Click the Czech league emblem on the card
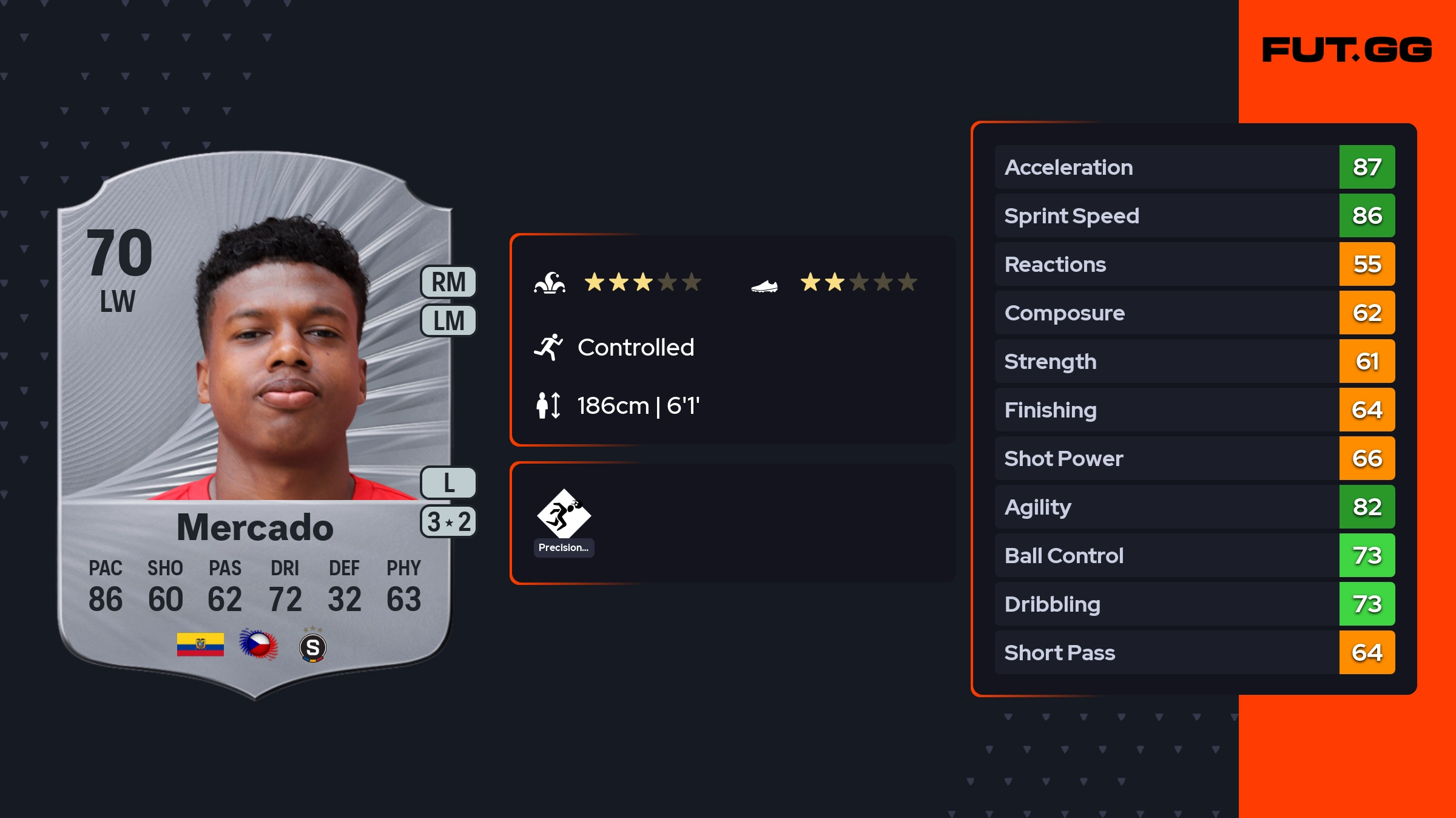1456x818 pixels. 258,644
